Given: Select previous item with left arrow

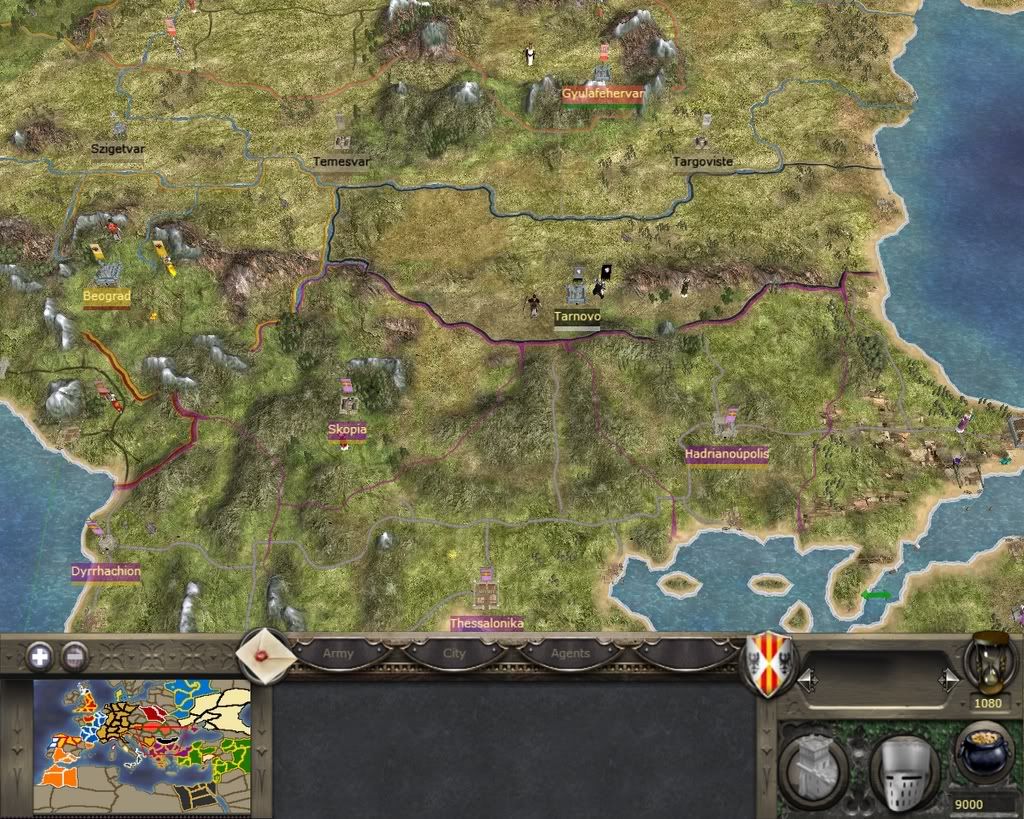Looking at the screenshot, I should [806, 681].
